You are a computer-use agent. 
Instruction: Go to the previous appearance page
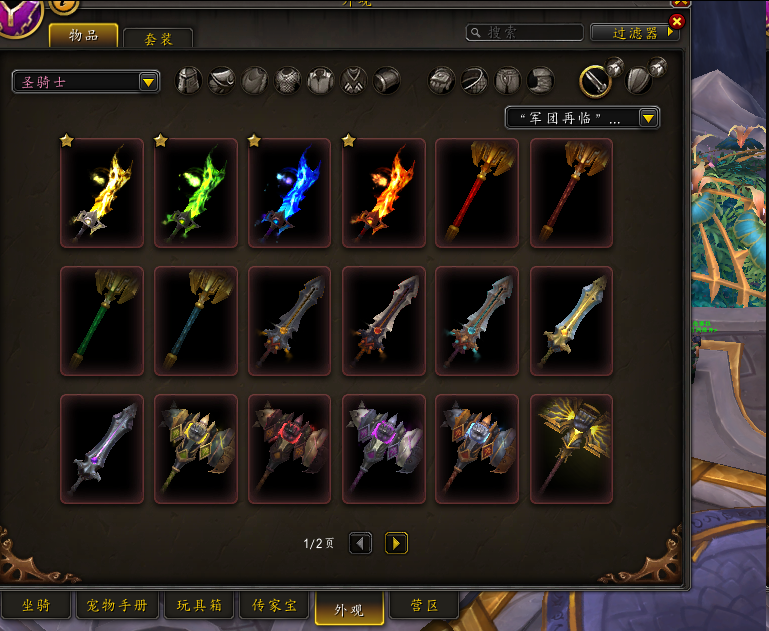click(360, 543)
